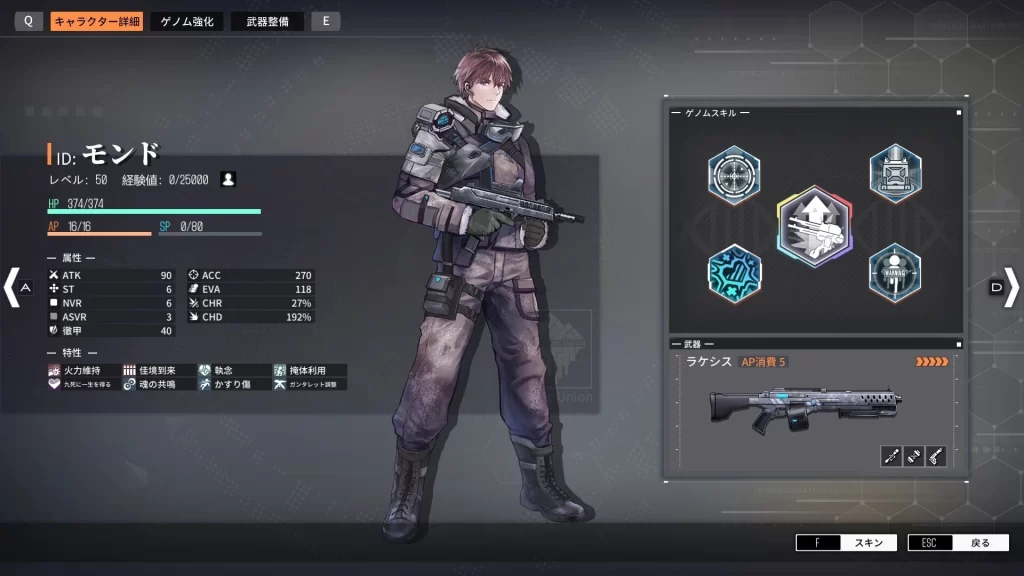Select the central gun-with-arrows genome skill
The width and height of the screenshot is (1024, 576).
pos(814,226)
